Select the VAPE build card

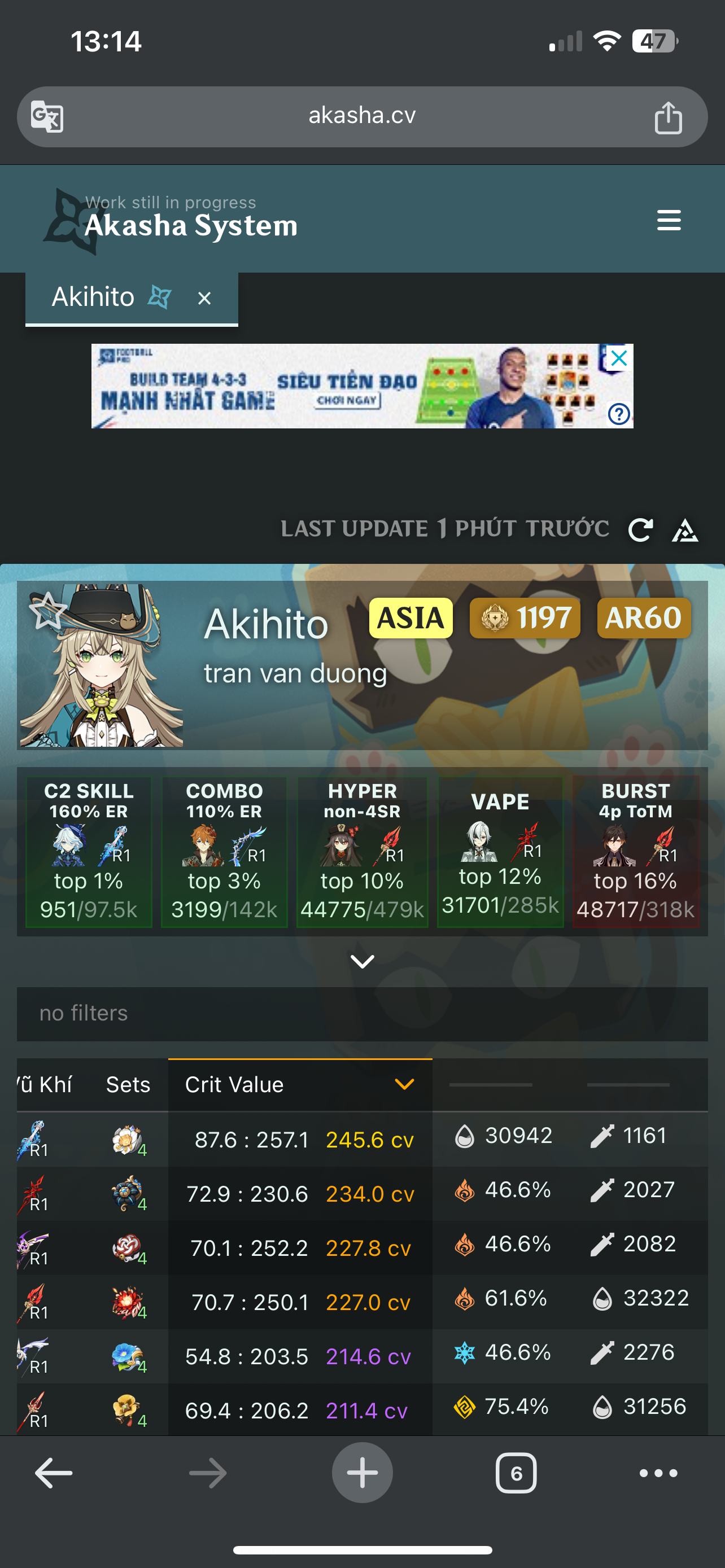[x=500, y=852]
